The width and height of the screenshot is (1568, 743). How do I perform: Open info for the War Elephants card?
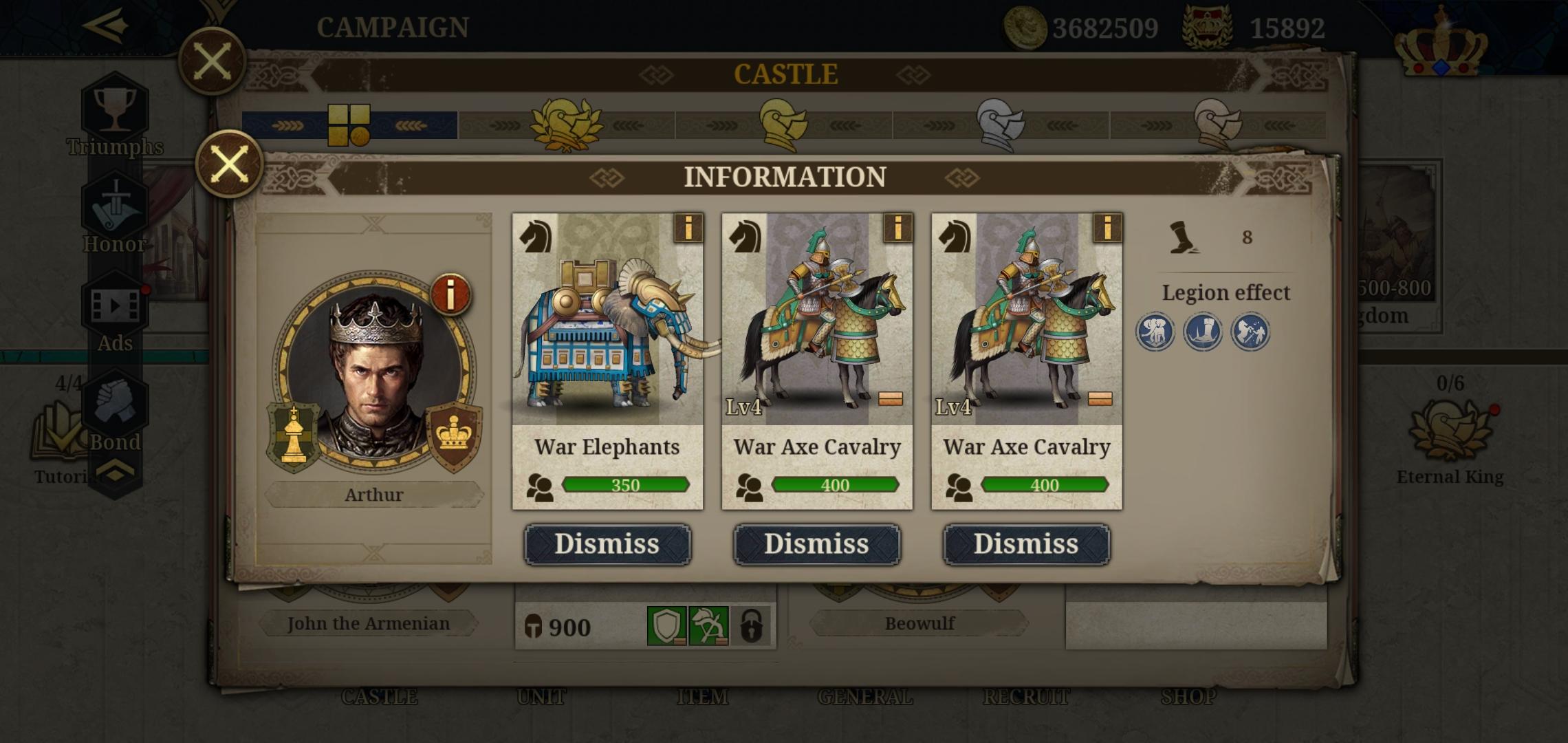[x=688, y=229]
